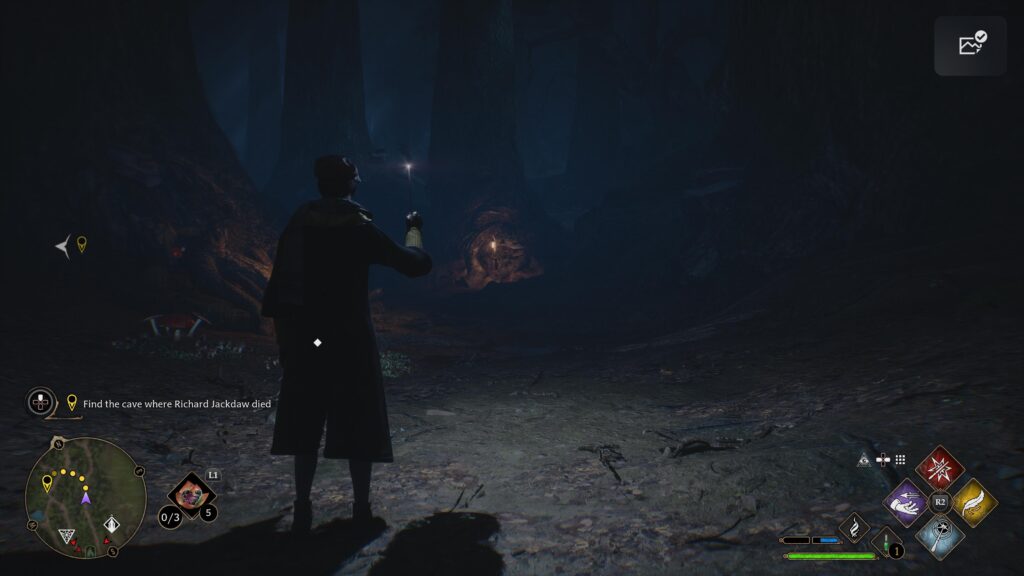Click the Revelio eye triangle icon
This screenshot has width=1024, height=576.
click(x=864, y=460)
